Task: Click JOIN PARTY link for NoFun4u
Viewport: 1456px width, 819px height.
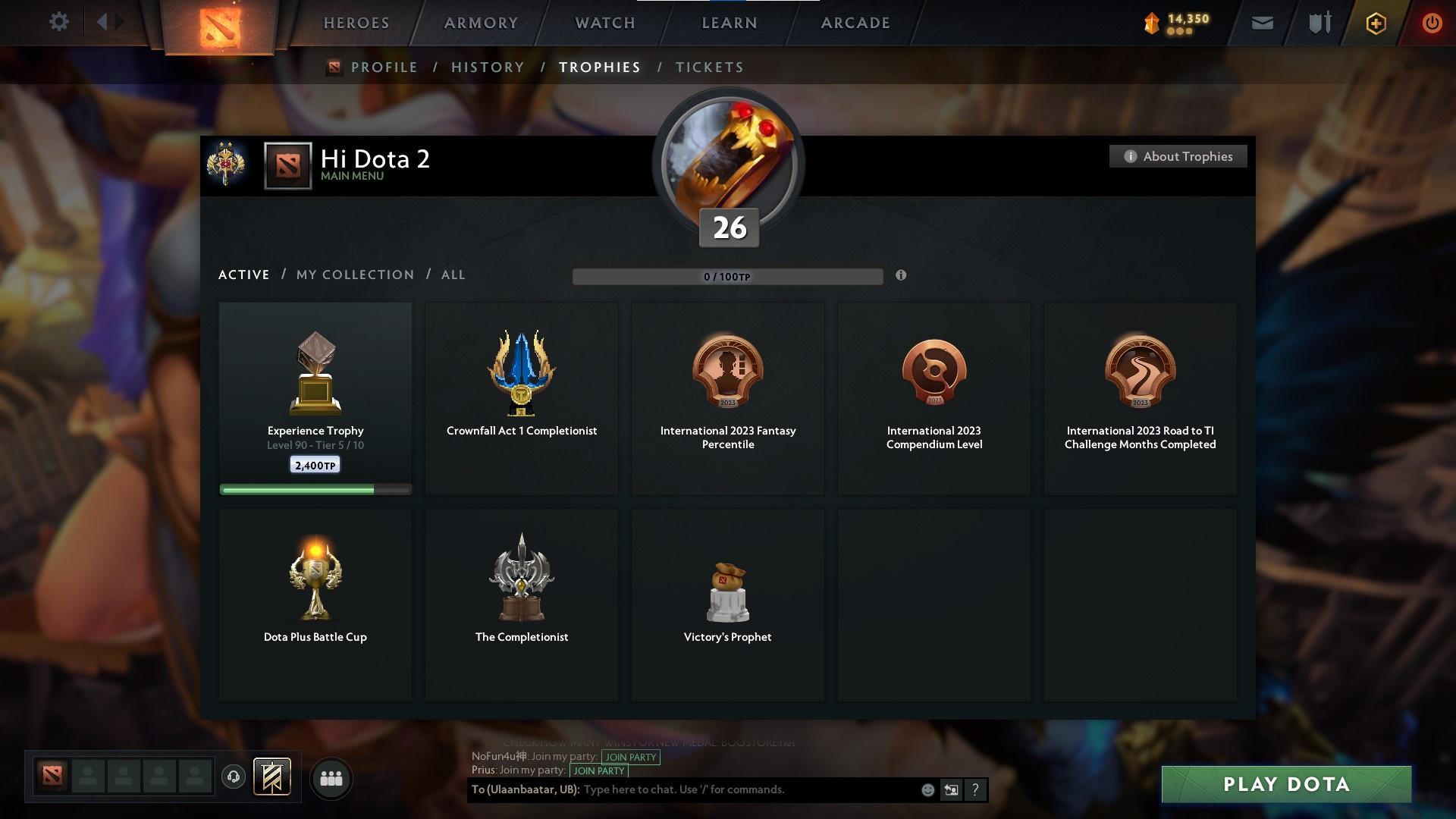Action: [630, 757]
